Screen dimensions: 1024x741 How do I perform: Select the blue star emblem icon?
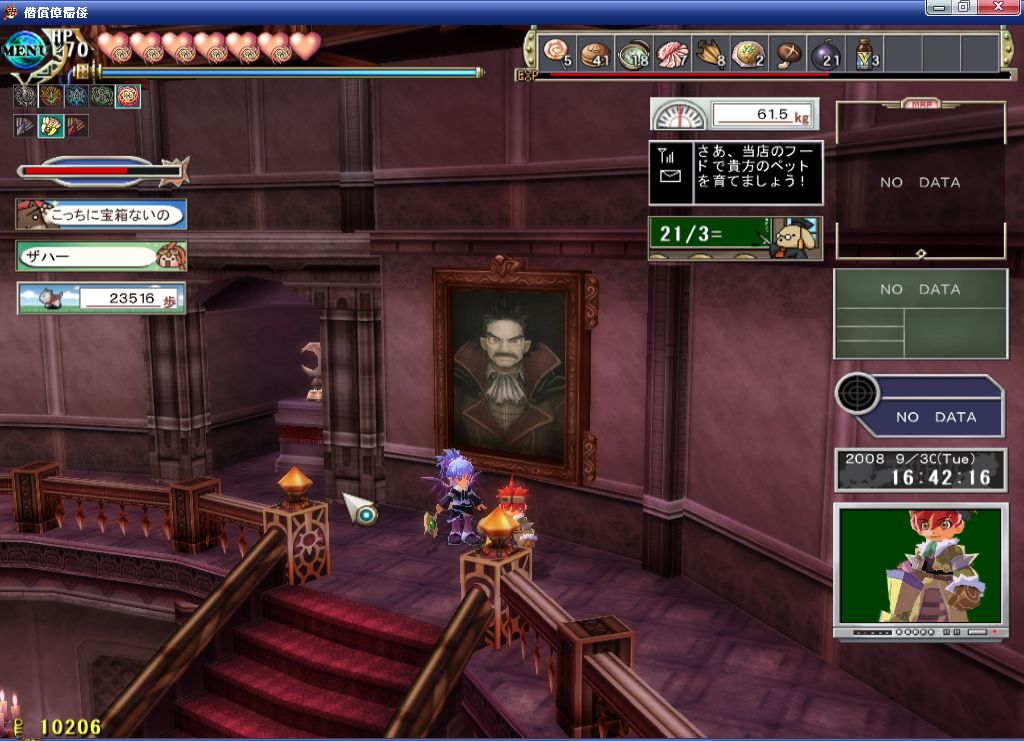tap(76, 97)
